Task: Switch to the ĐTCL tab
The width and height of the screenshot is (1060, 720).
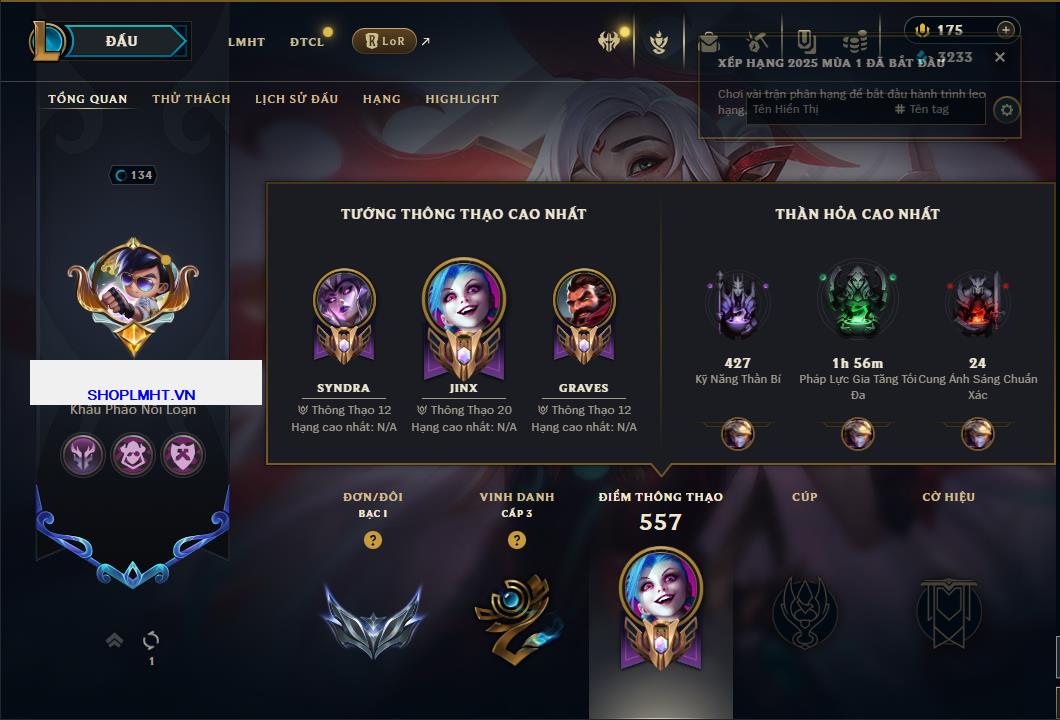Action: coord(307,42)
